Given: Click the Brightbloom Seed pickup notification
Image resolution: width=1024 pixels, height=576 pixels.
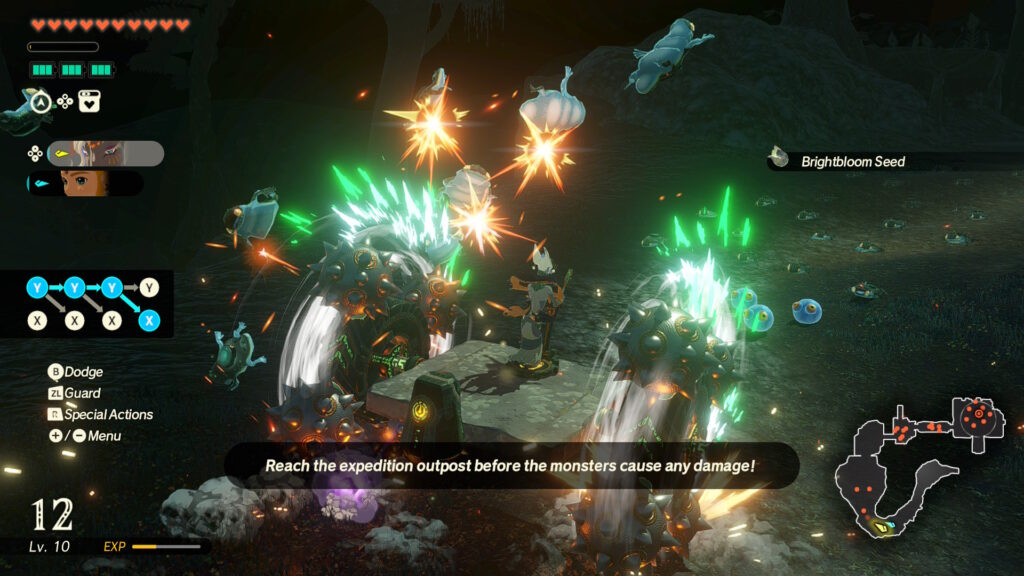Looking at the screenshot, I should point(850,161).
